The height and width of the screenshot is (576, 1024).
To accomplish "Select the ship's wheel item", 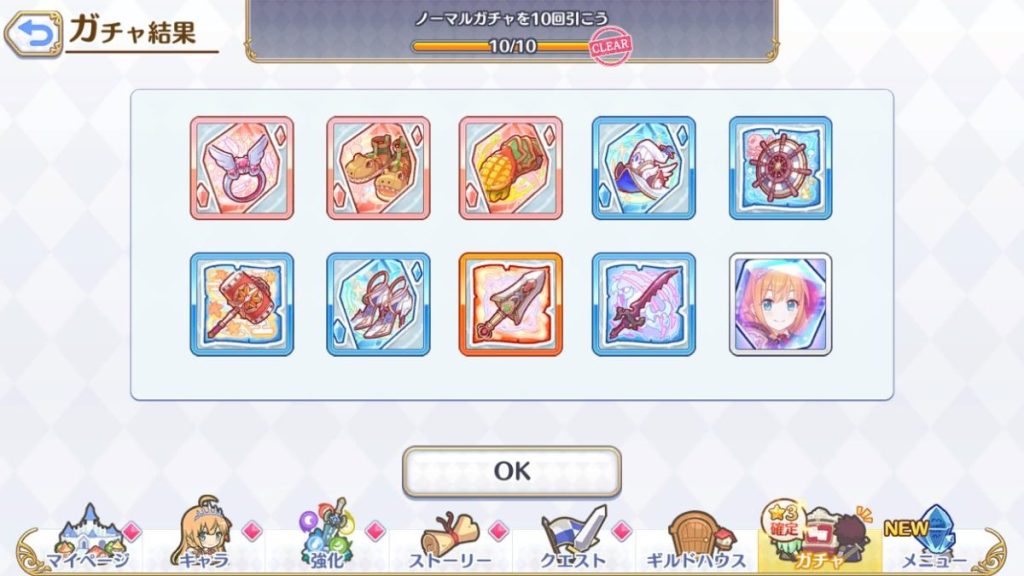I will click(780, 168).
